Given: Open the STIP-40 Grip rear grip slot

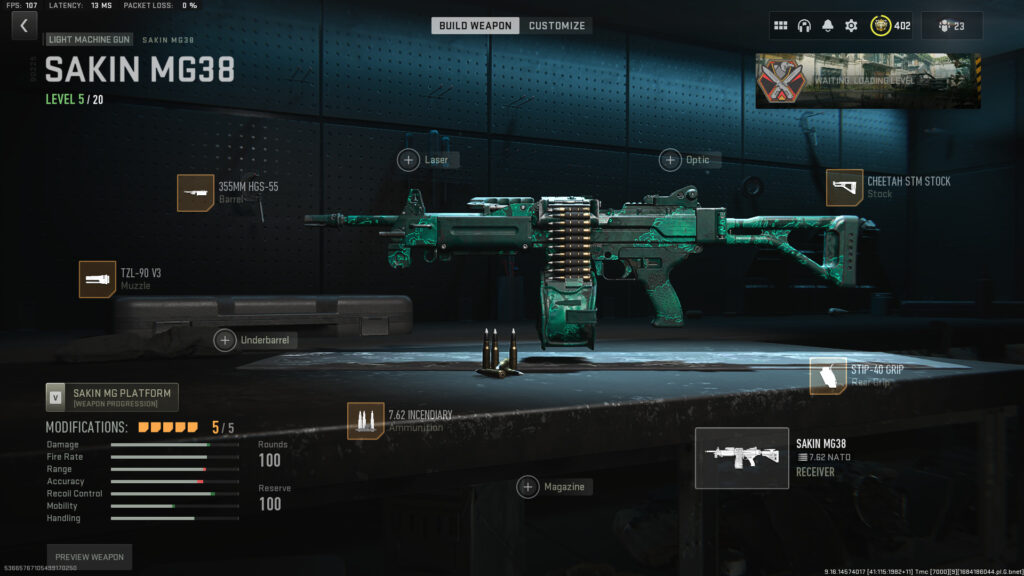Looking at the screenshot, I should point(828,375).
